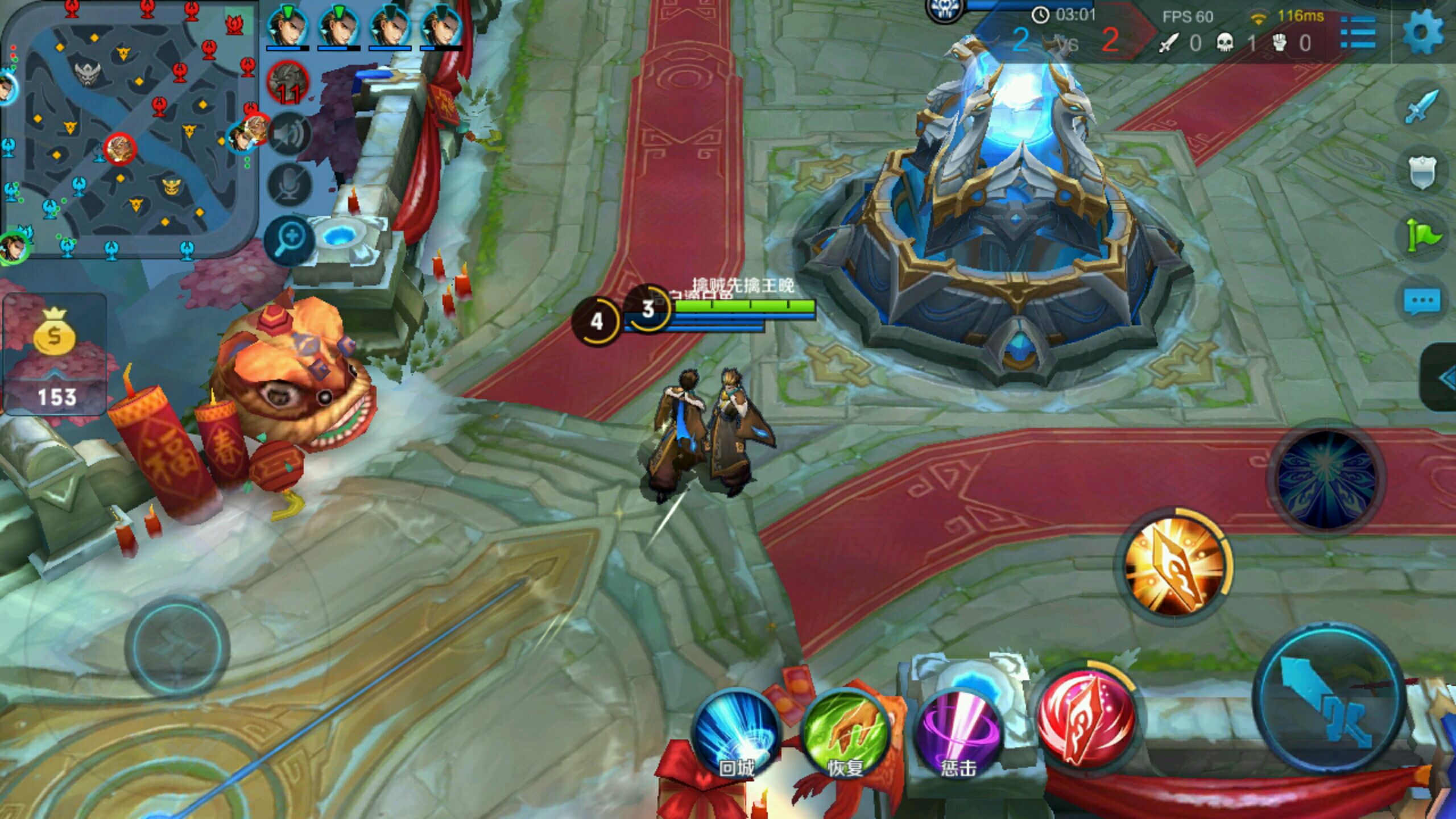Screen dimensions: 1456x819
Task: Expand the side panel arrow tab
Action: point(1442,378)
